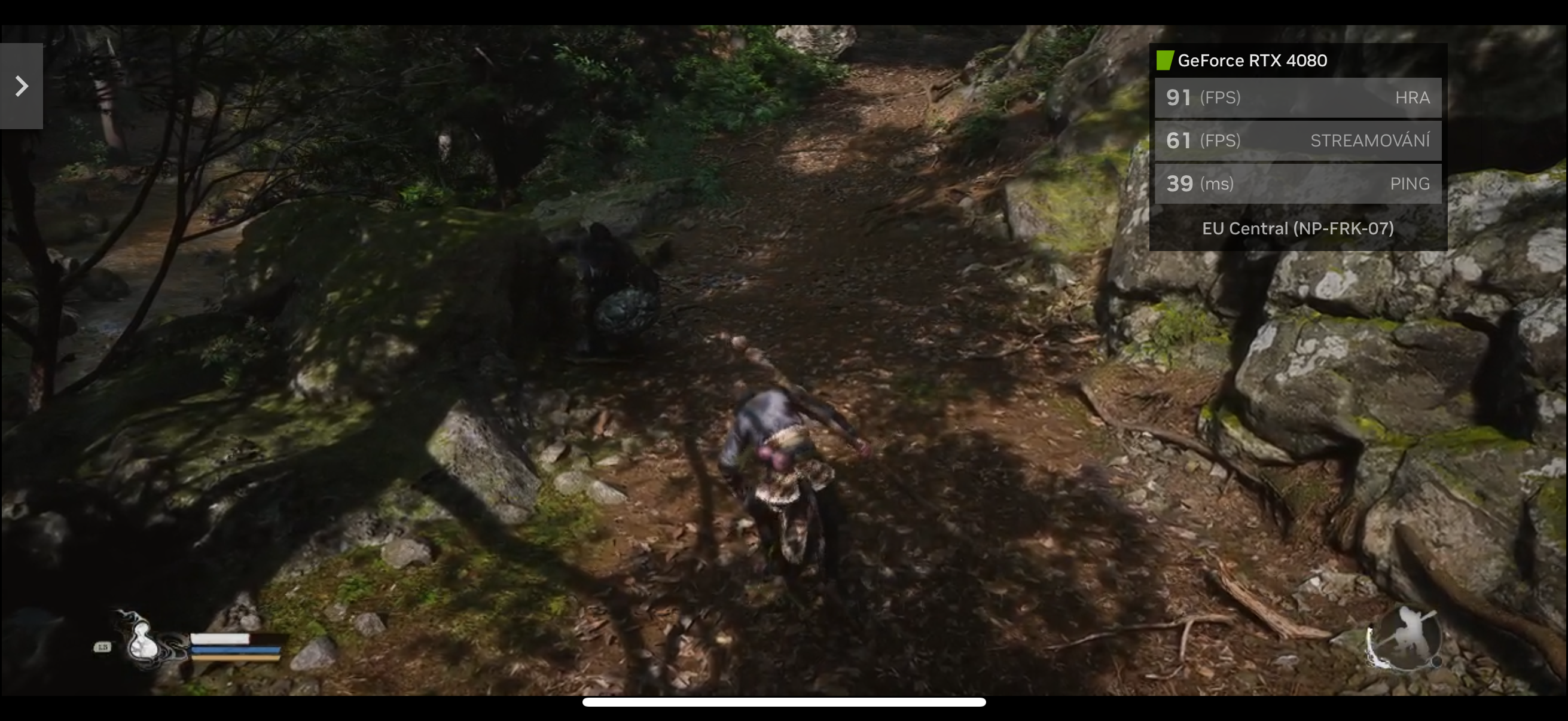Tap the home indicator bar at screen bottom

(x=784, y=703)
